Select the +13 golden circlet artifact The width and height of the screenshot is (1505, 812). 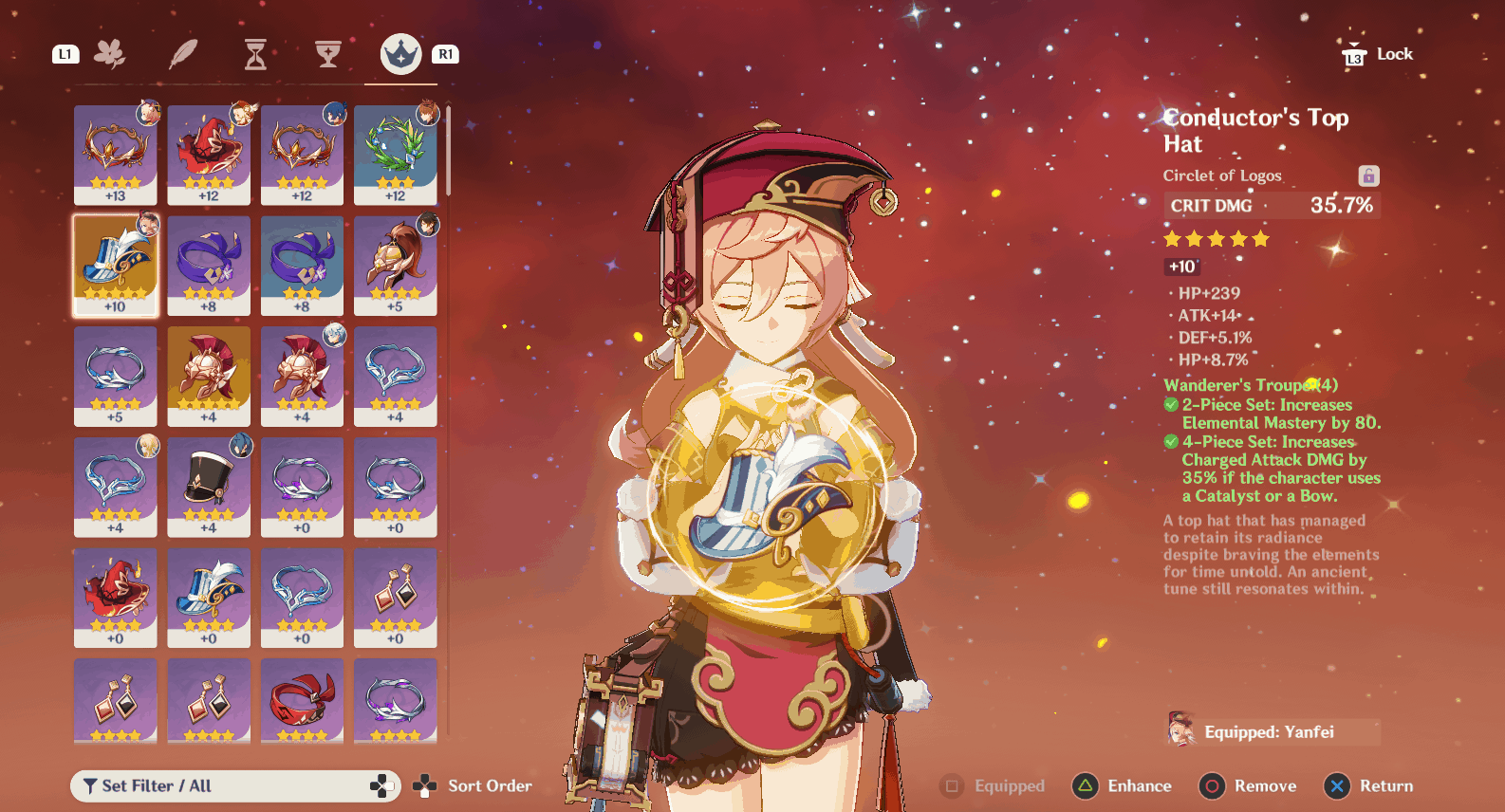pos(115,154)
